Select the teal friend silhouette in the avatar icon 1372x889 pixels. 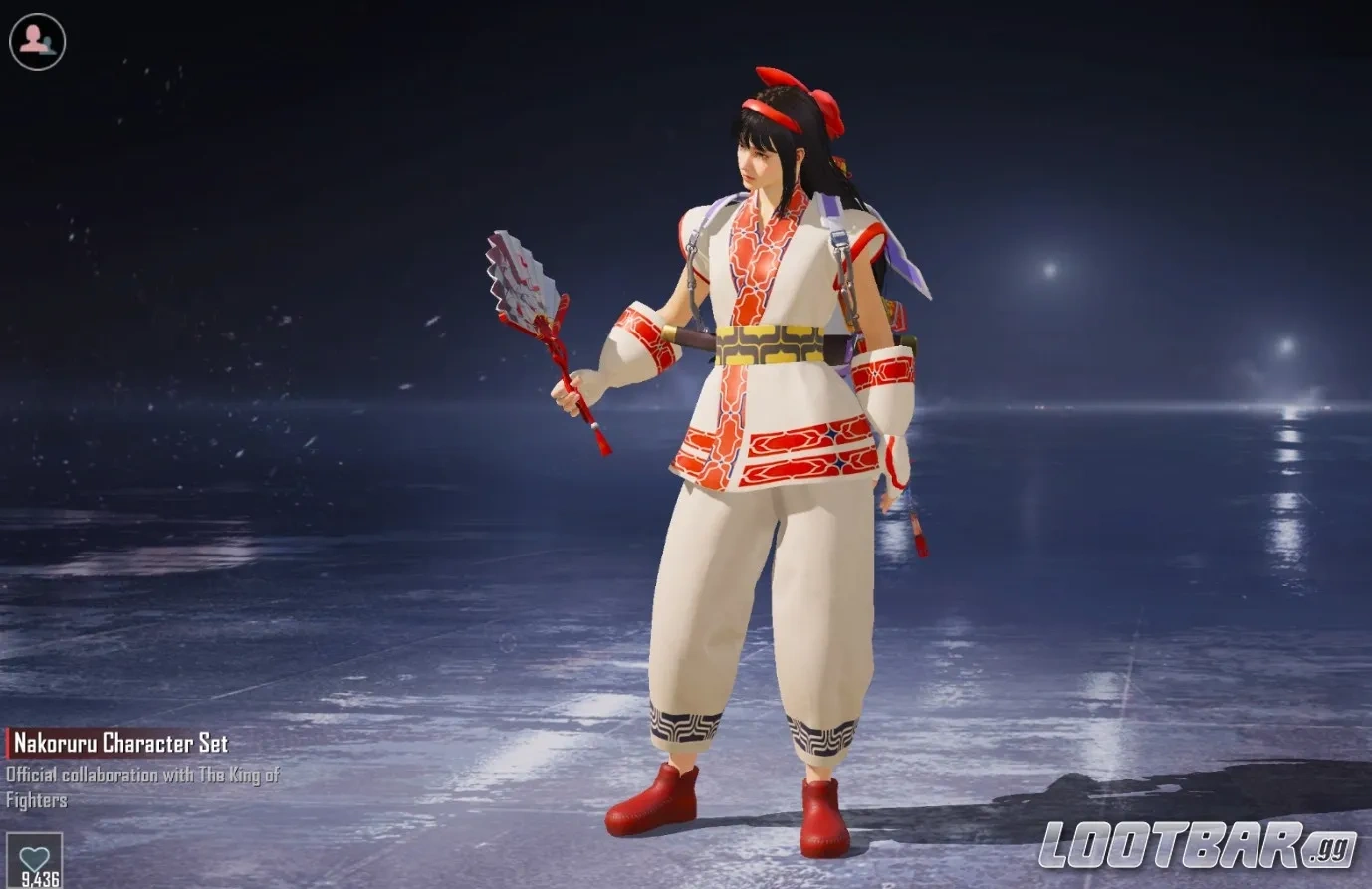coord(46,42)
